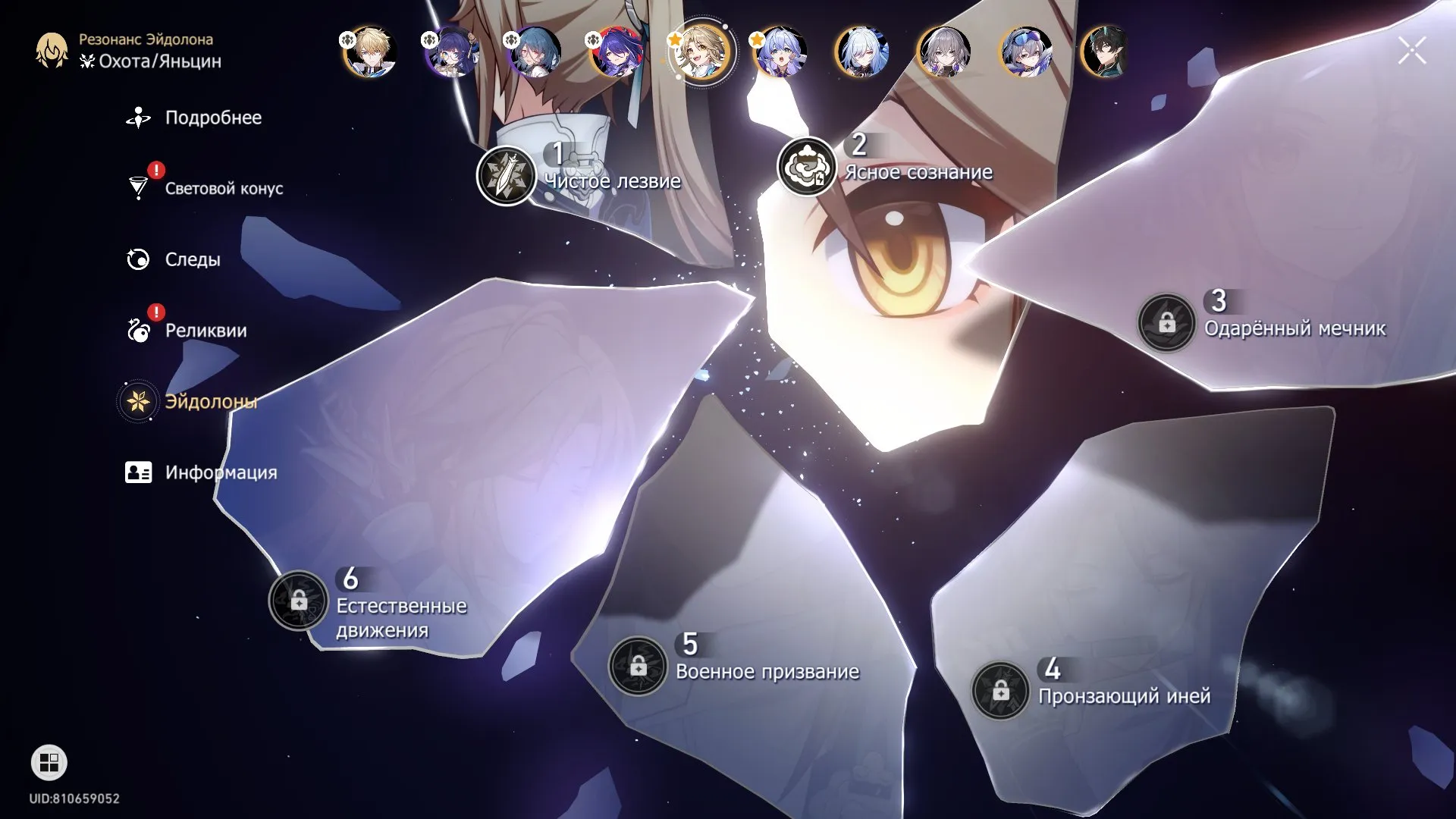Image resolution: width=1456 pixels, height=819 pixels.
Task: Open the Информация sidebar entry
Action: click(x=137, y=472)
